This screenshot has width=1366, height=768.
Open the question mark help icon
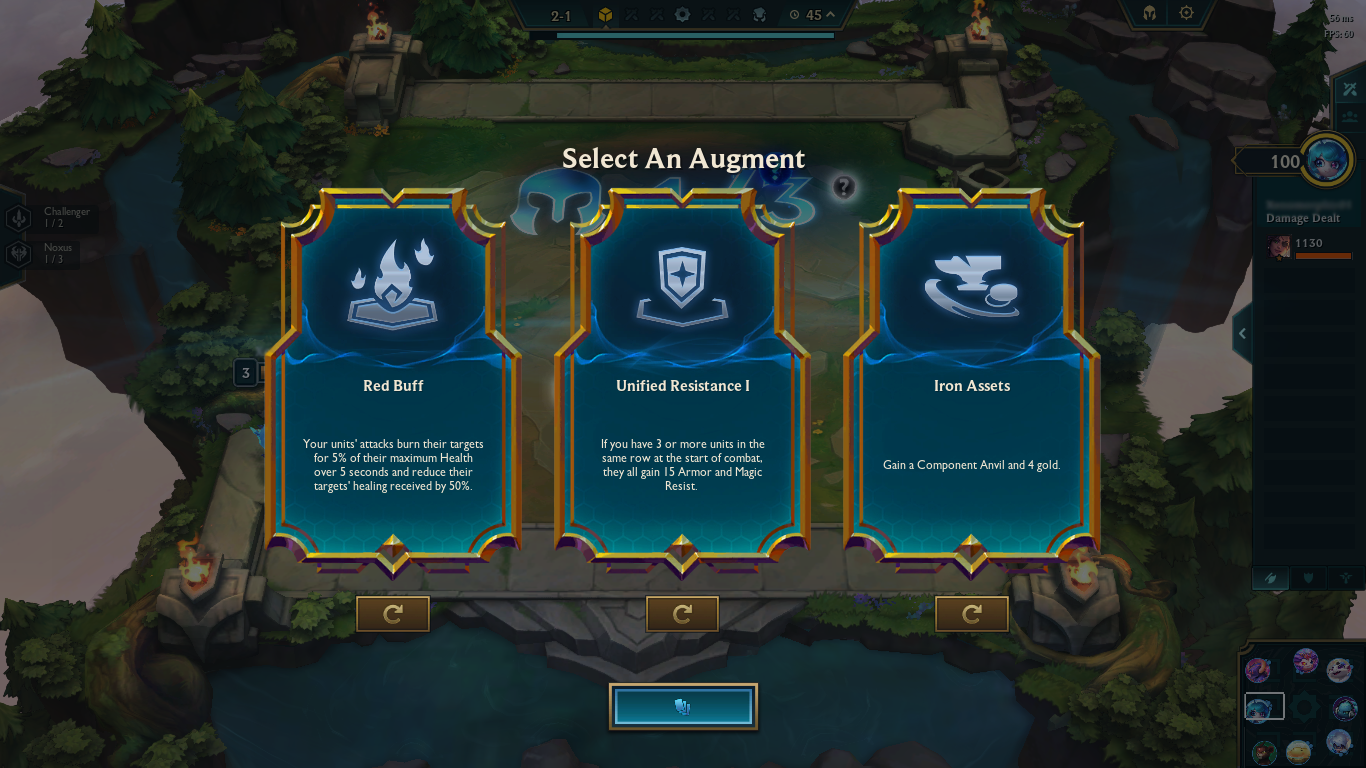[844, 186]
